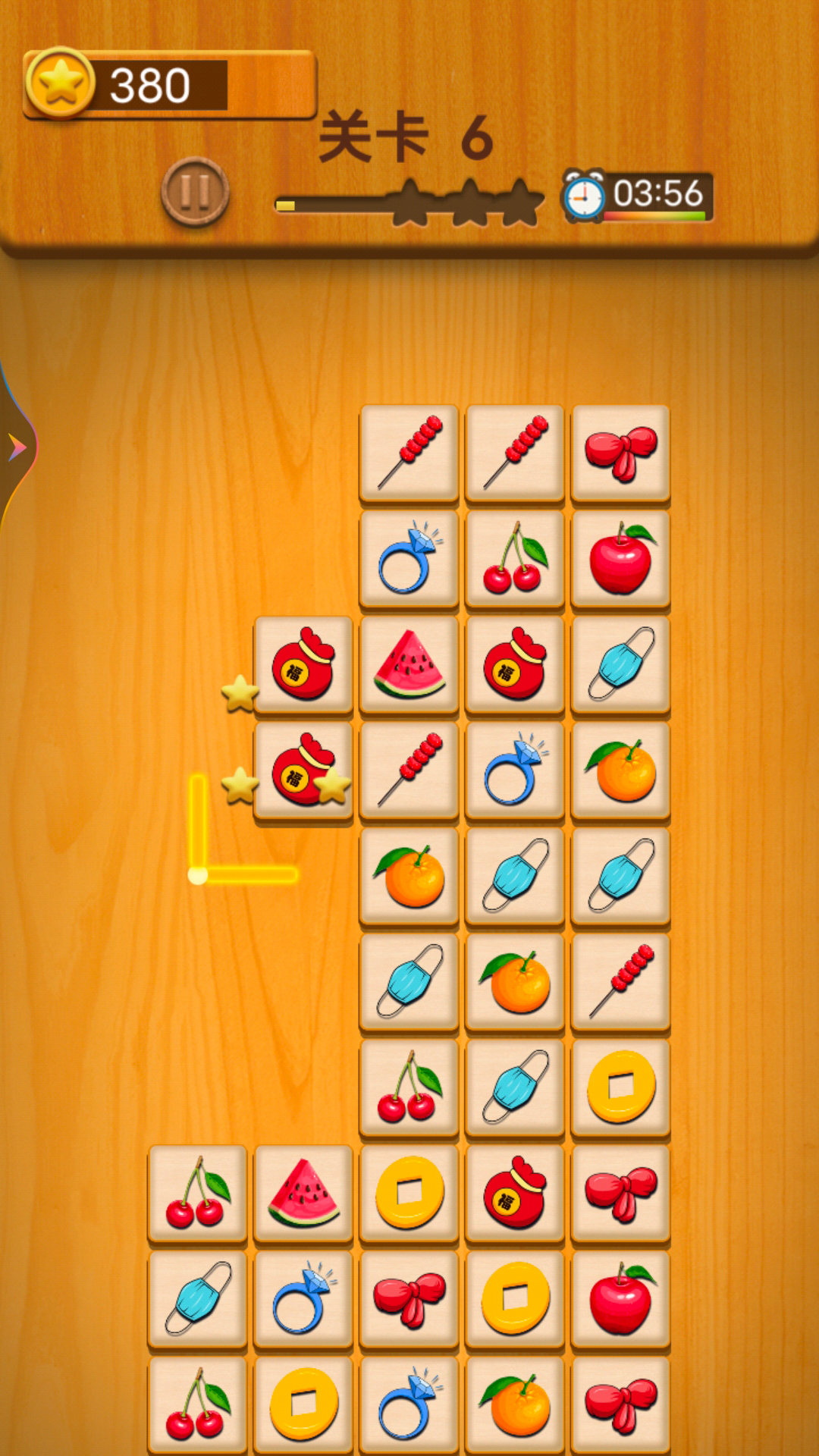Image resolution: width=819 pixels, height=1456 pixels.
Task: Pause the game with the round button
Action: (195, 191)
